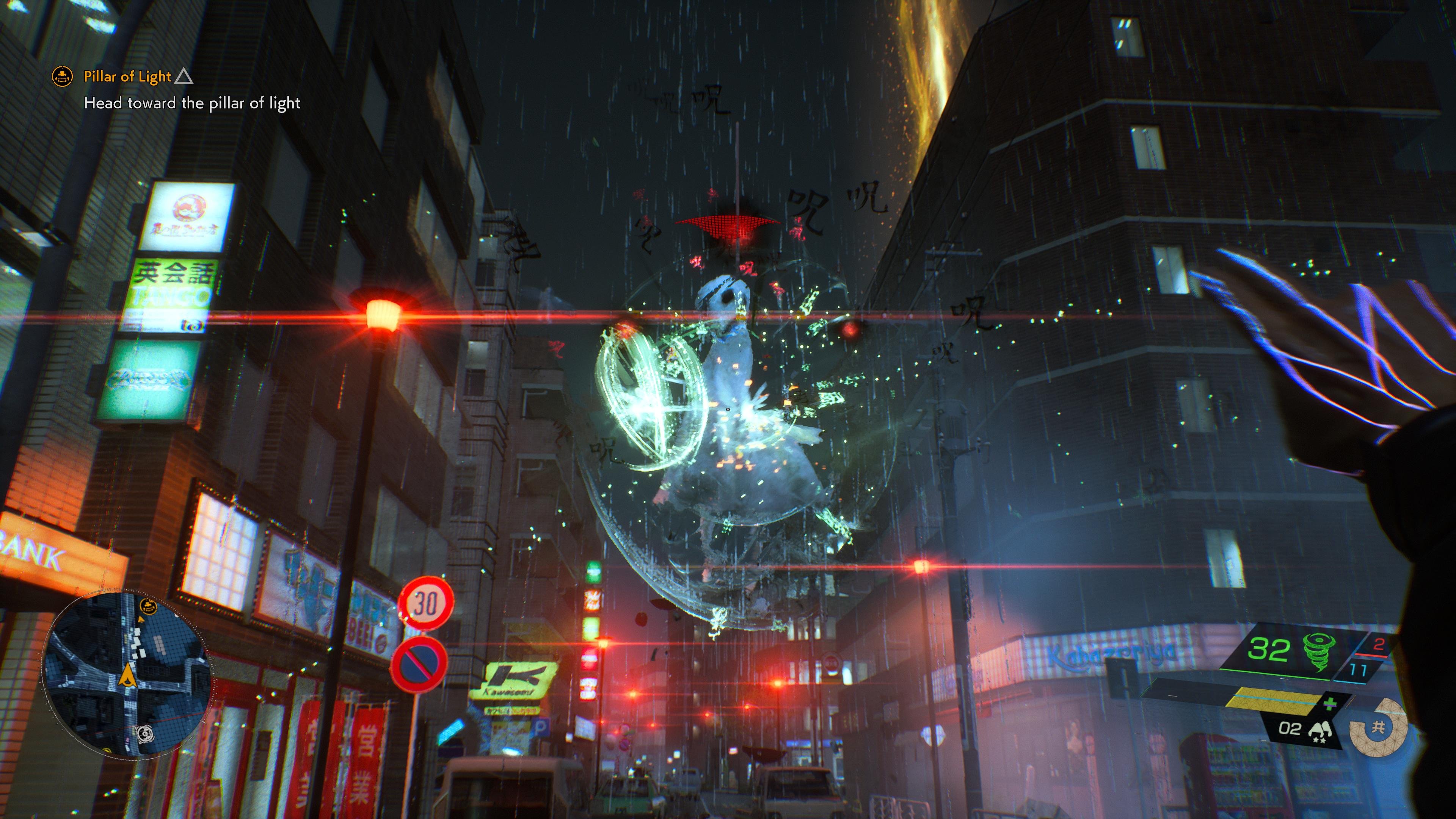Screen dimensions: 1456x819
Task: Activate the circular gauge with the 井 symbol
Action: 1378,728
